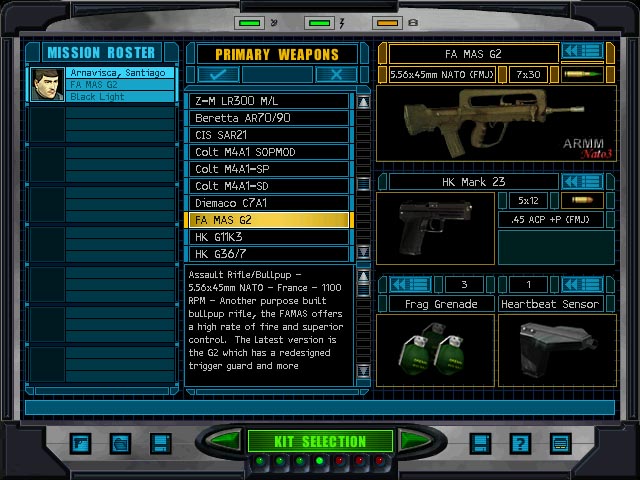Choose the Diemaco C7A1 rifle
The width and height of the screenshot is (640, 480).
269,203
